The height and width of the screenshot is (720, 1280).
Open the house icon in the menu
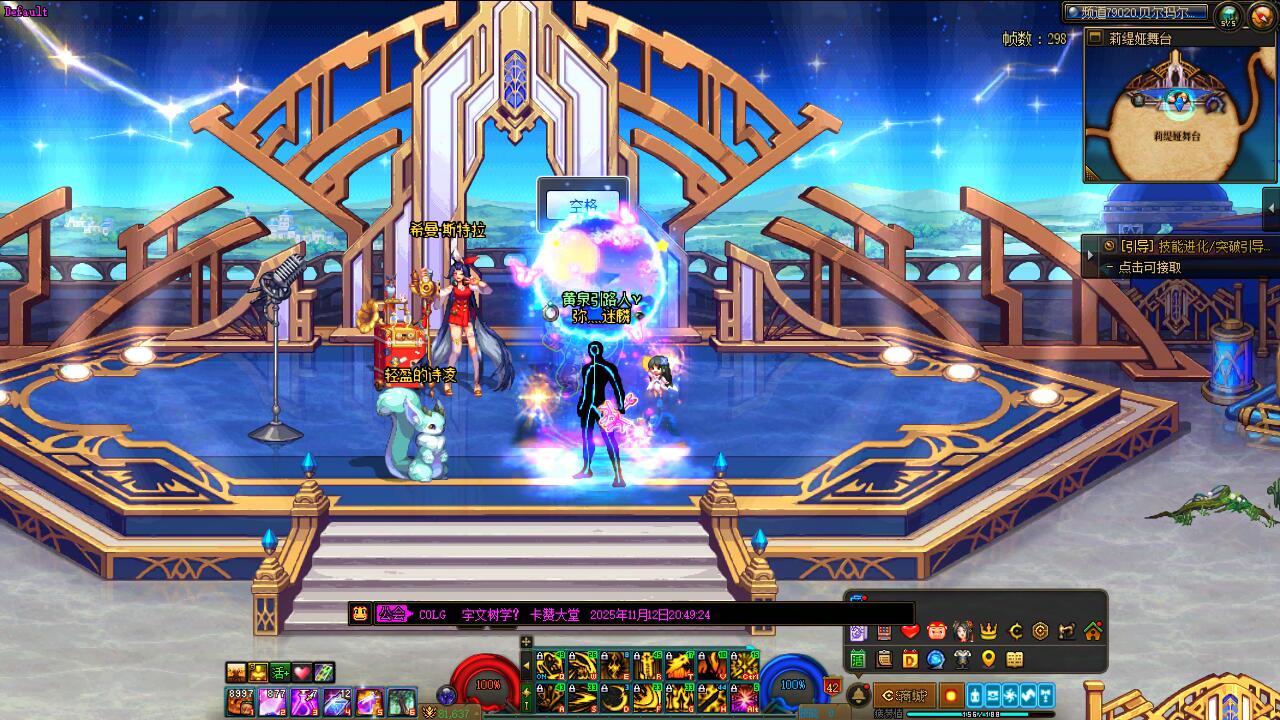click(1092, 631)
